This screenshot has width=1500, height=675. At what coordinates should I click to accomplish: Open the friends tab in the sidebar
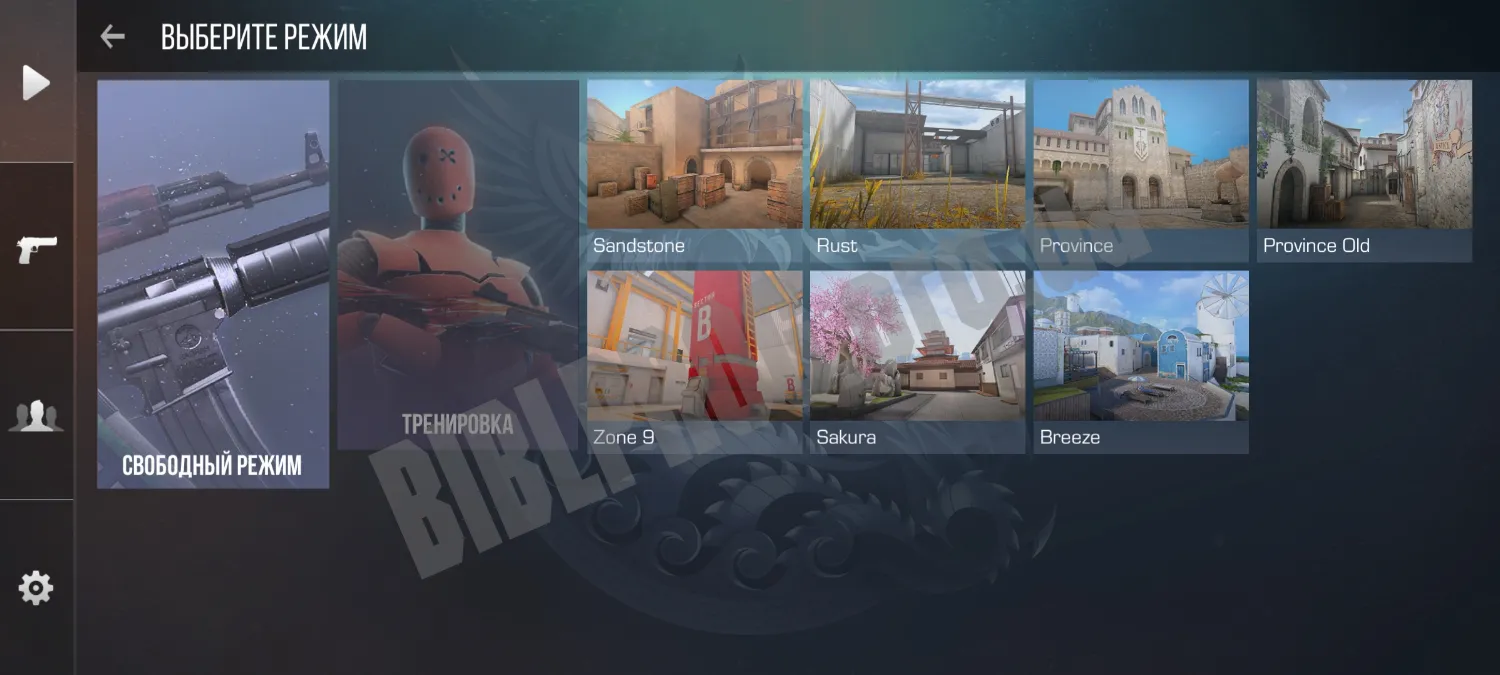[x=36, y=415]
